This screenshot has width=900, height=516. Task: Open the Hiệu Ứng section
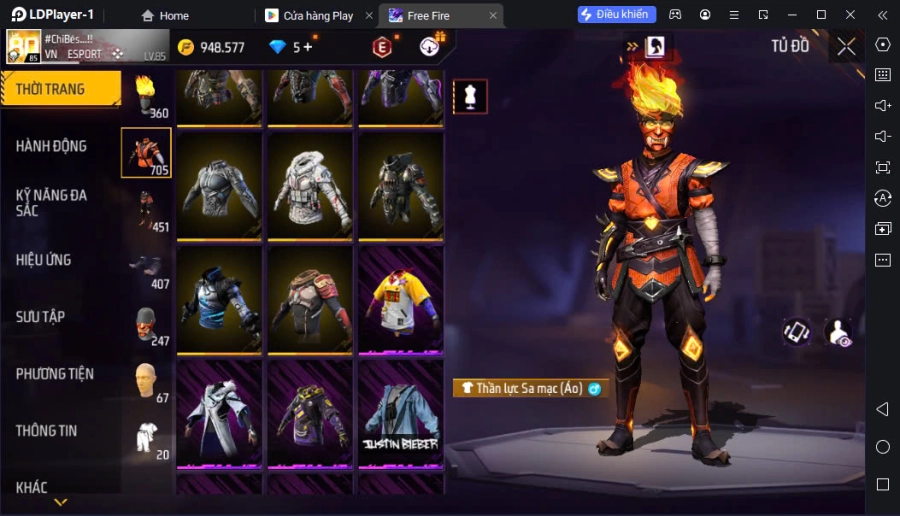click(x=45, y=260)
